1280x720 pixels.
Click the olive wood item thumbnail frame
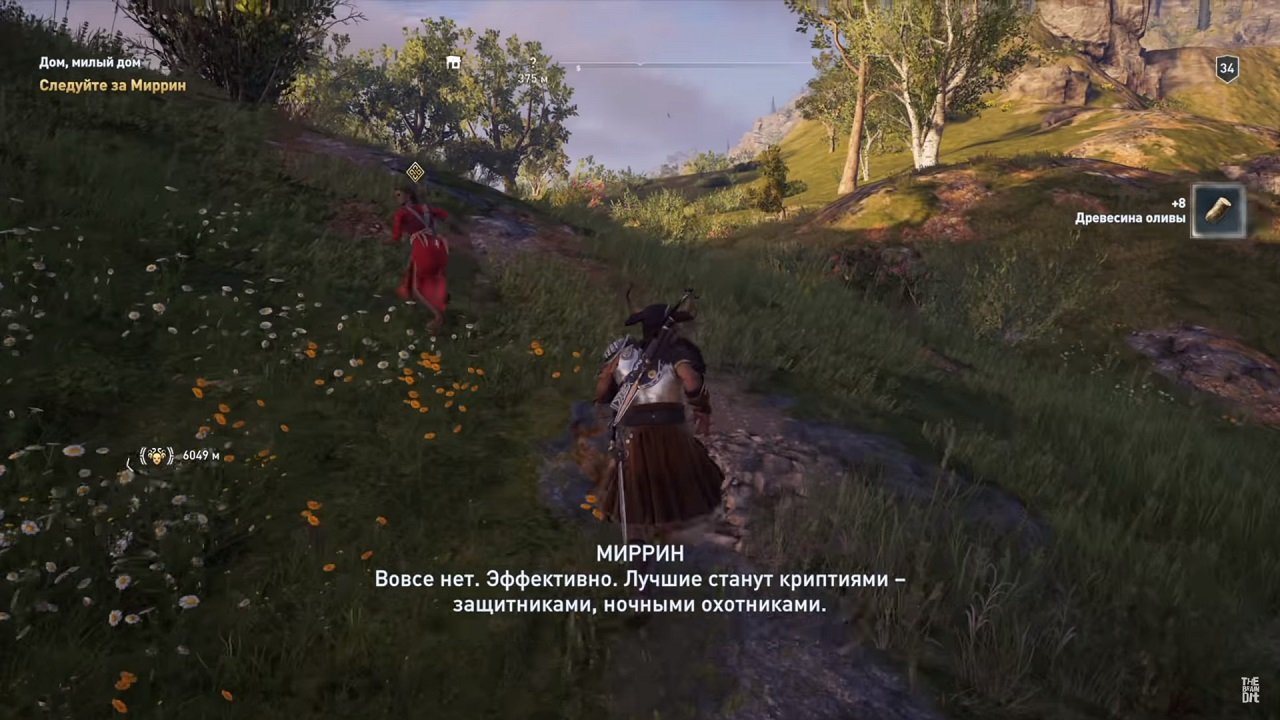1217,210
